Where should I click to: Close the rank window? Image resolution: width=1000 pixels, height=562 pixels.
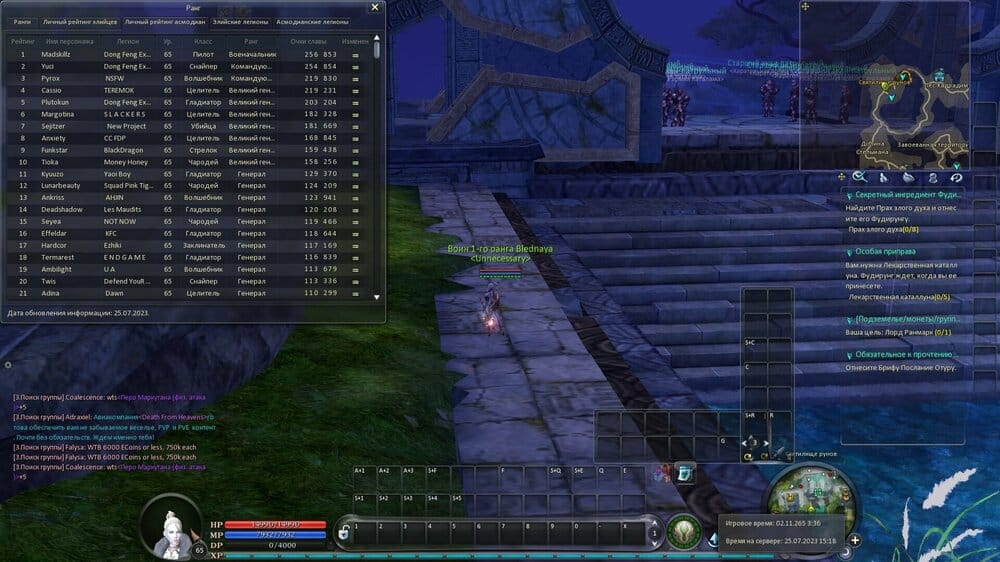pyautogui.click(x=375, y=7)
